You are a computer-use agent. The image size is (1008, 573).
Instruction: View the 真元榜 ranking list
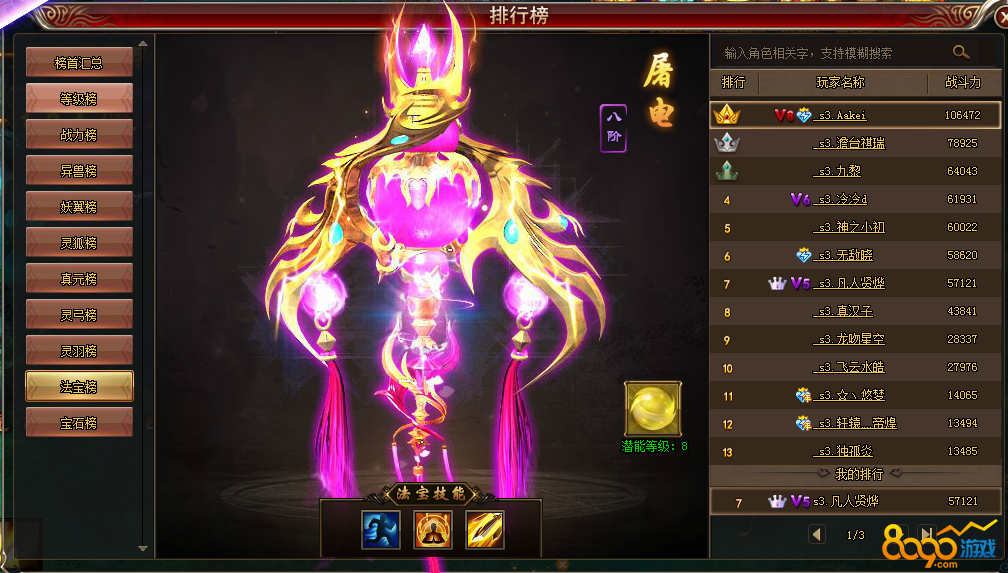point(79,279)
